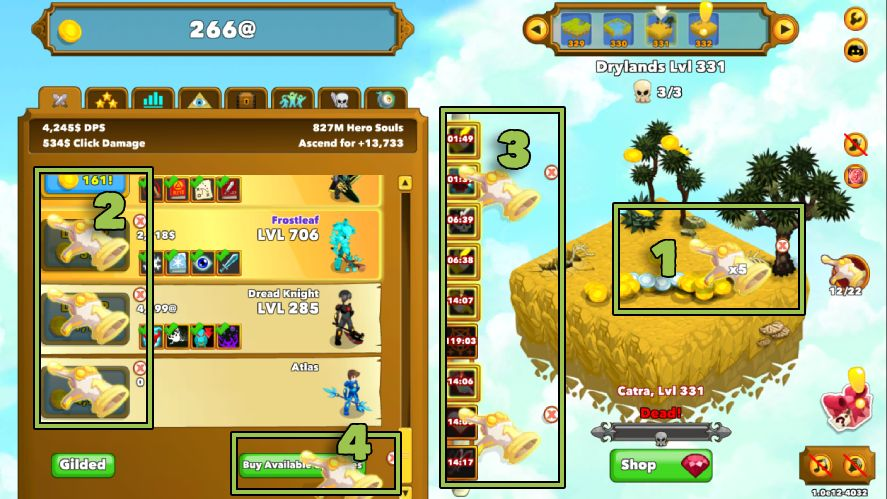
Task: Open the skull tab
Action: [x=339, y=100]
